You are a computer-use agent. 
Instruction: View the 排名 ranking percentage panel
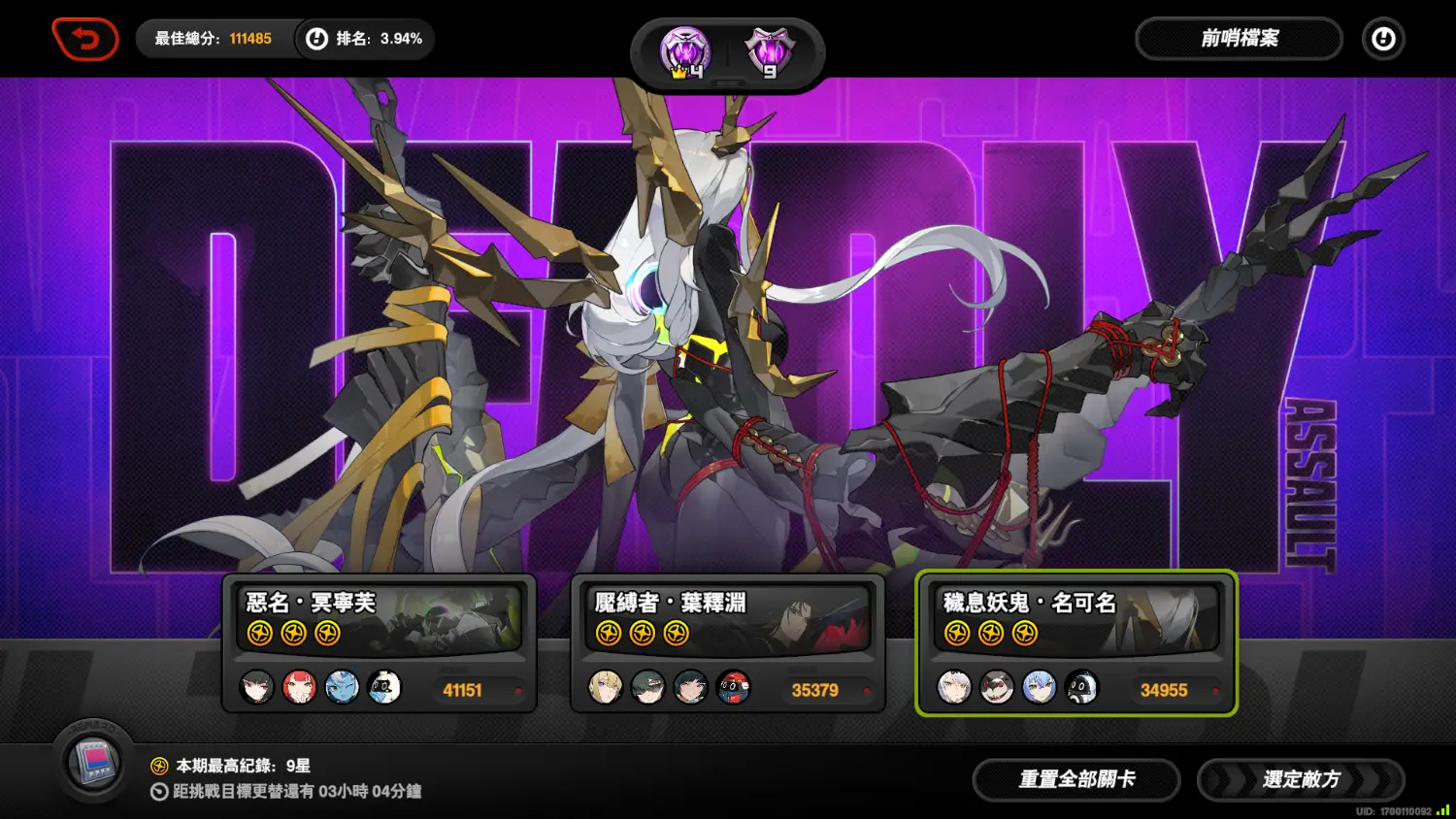click(x=366, y=39)
